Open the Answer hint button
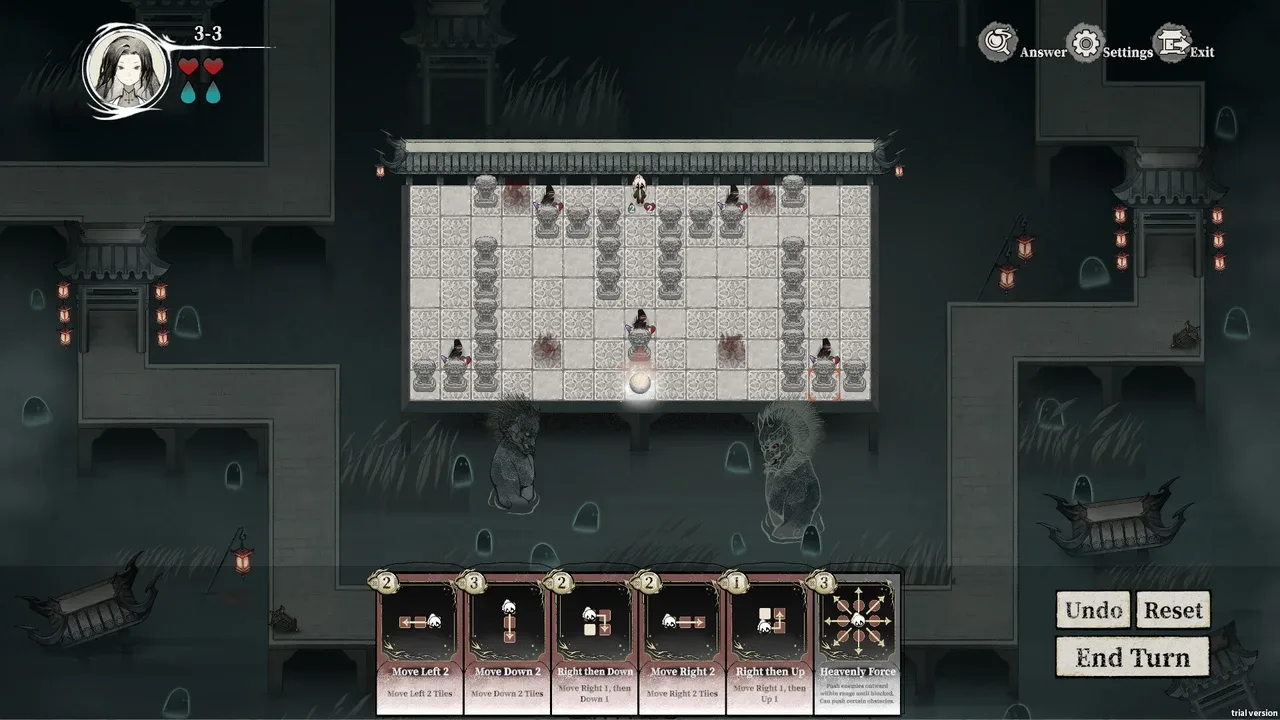 [x=1010, y=46]
